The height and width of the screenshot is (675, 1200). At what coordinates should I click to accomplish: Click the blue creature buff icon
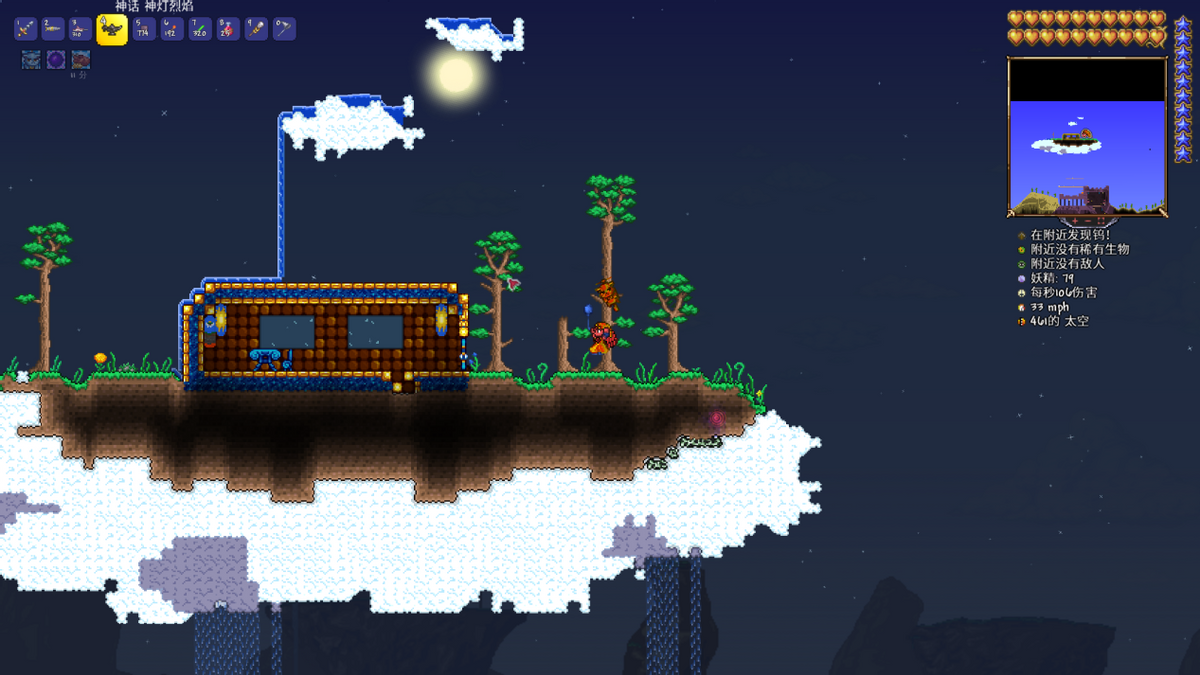31,60
